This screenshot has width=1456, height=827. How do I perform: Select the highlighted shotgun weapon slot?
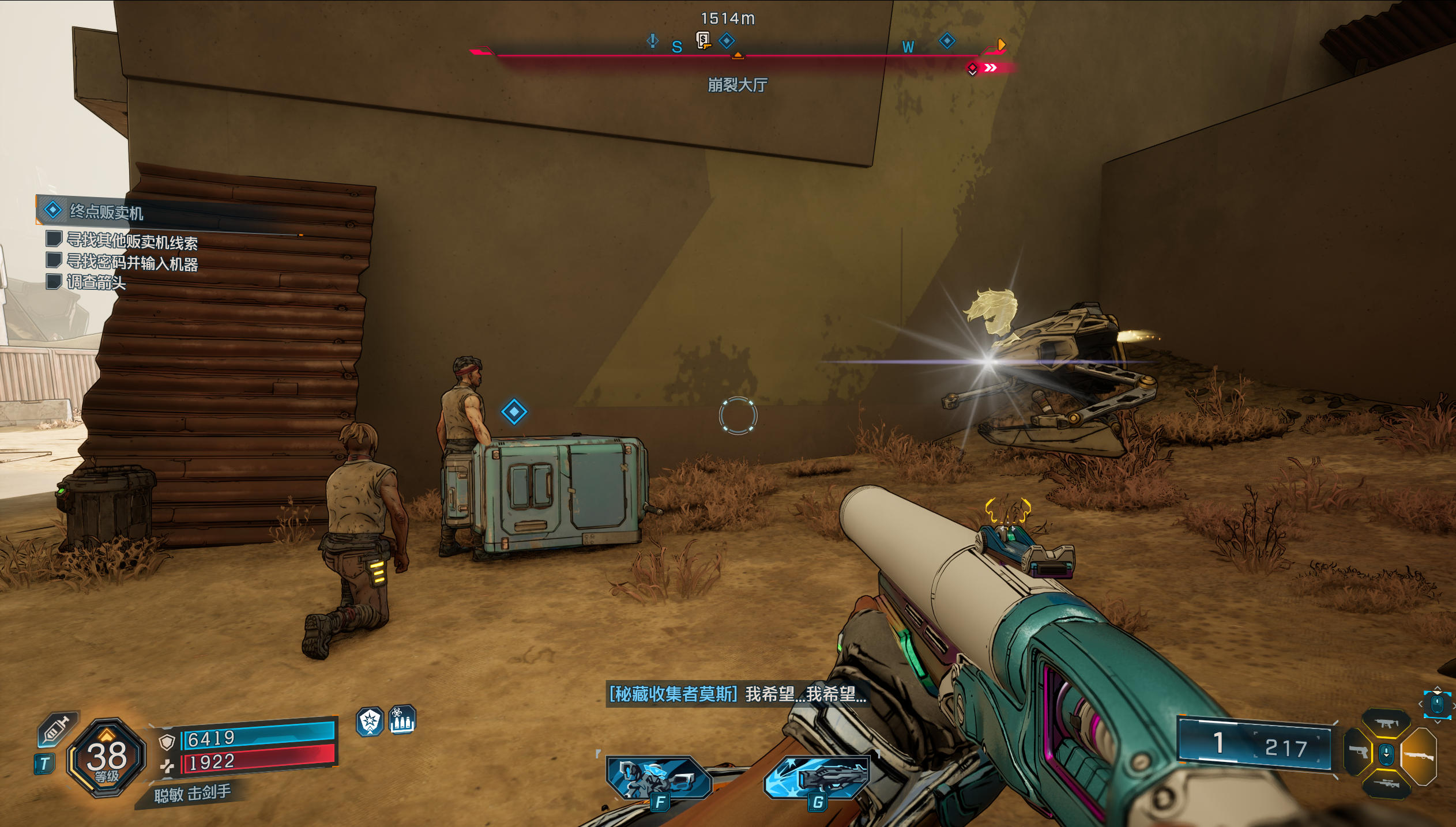[1419, 756]
